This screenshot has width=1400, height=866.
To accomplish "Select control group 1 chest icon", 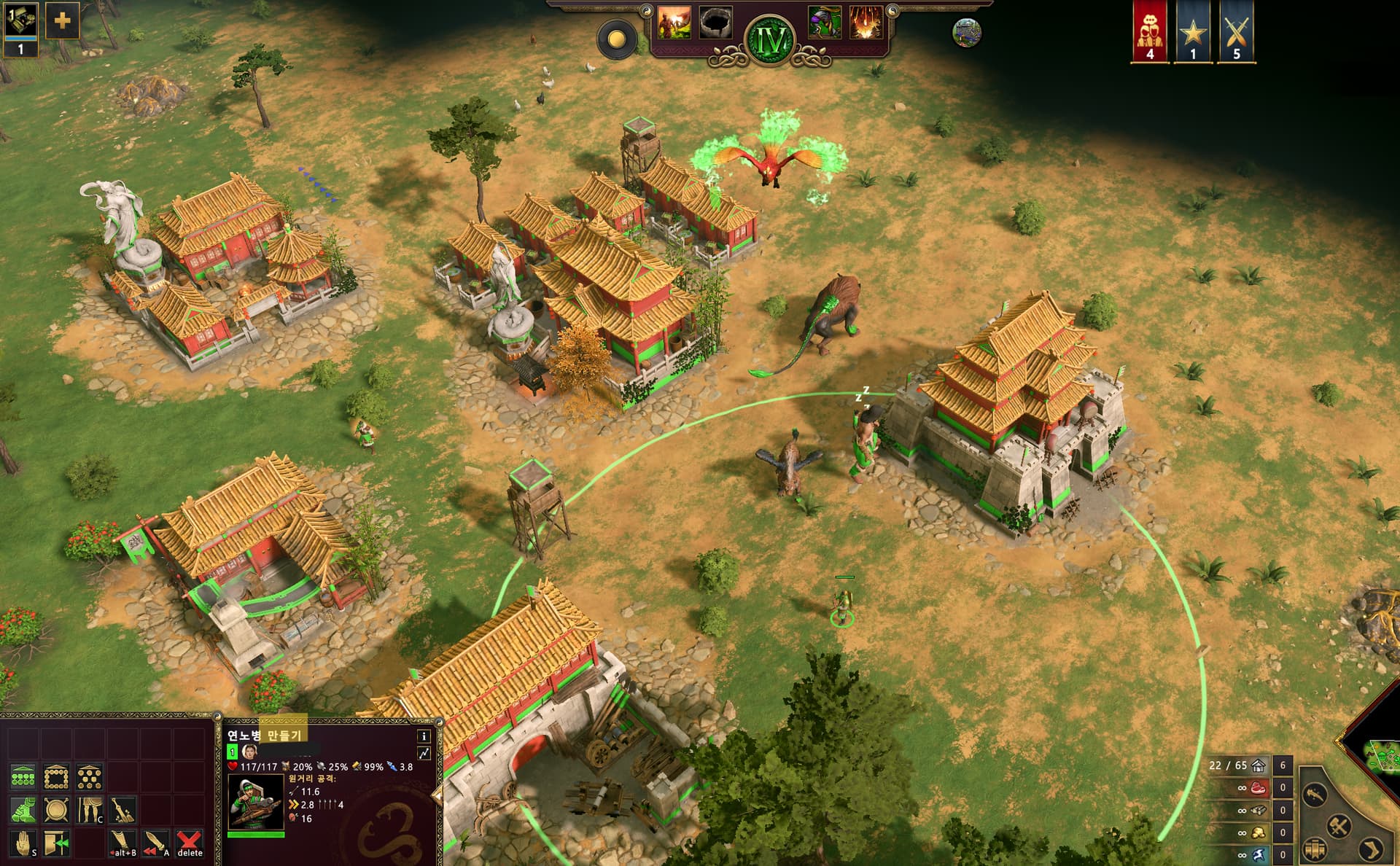I will (x=20, y=23).
